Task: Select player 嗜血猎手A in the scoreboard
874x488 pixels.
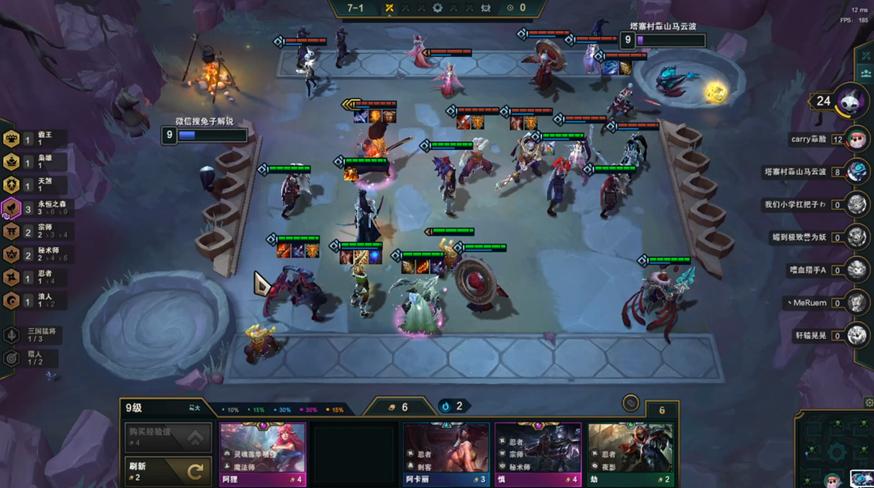Action: point(856,269)
